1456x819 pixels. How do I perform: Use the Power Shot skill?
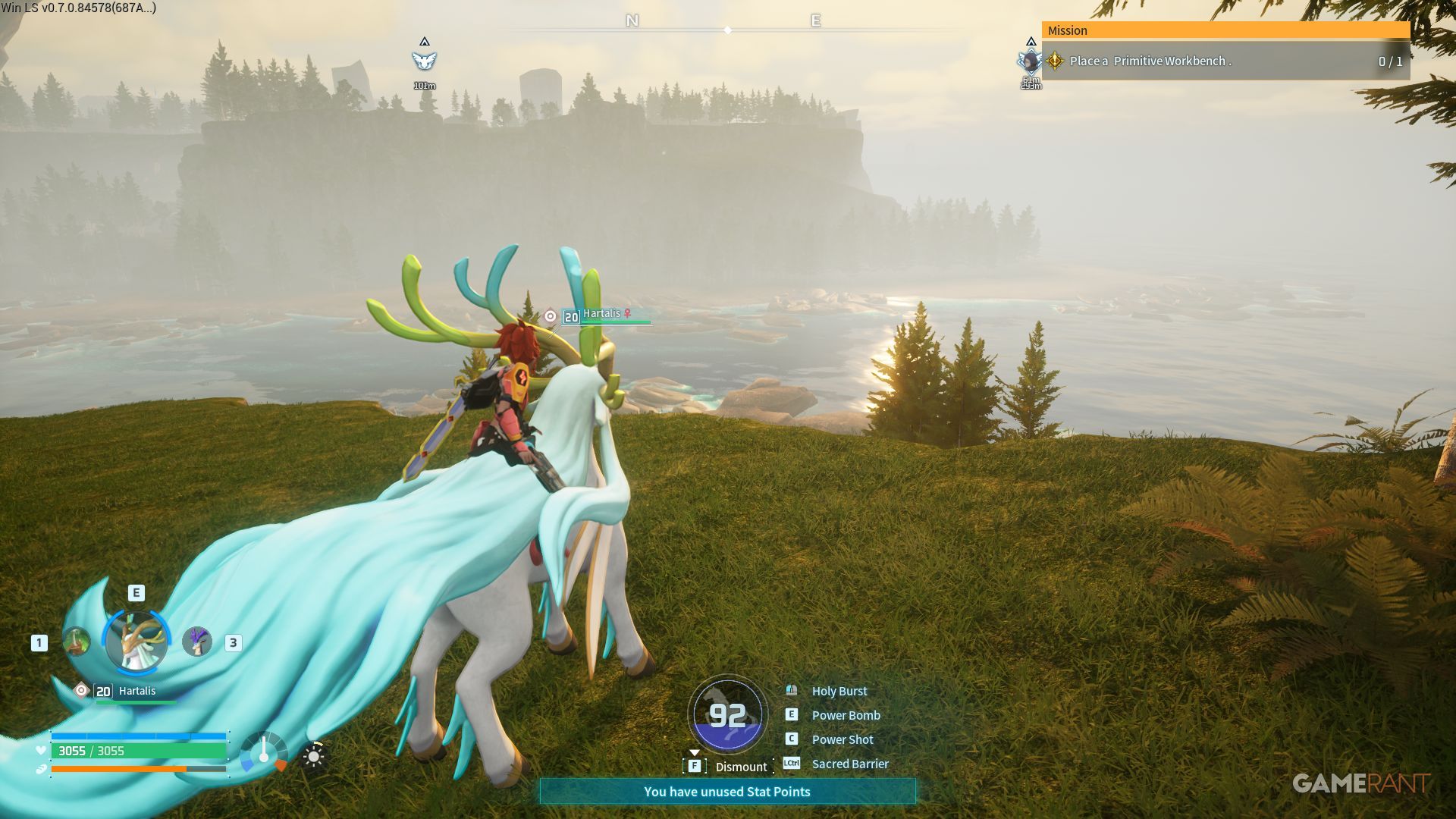[x=842, y=739]
